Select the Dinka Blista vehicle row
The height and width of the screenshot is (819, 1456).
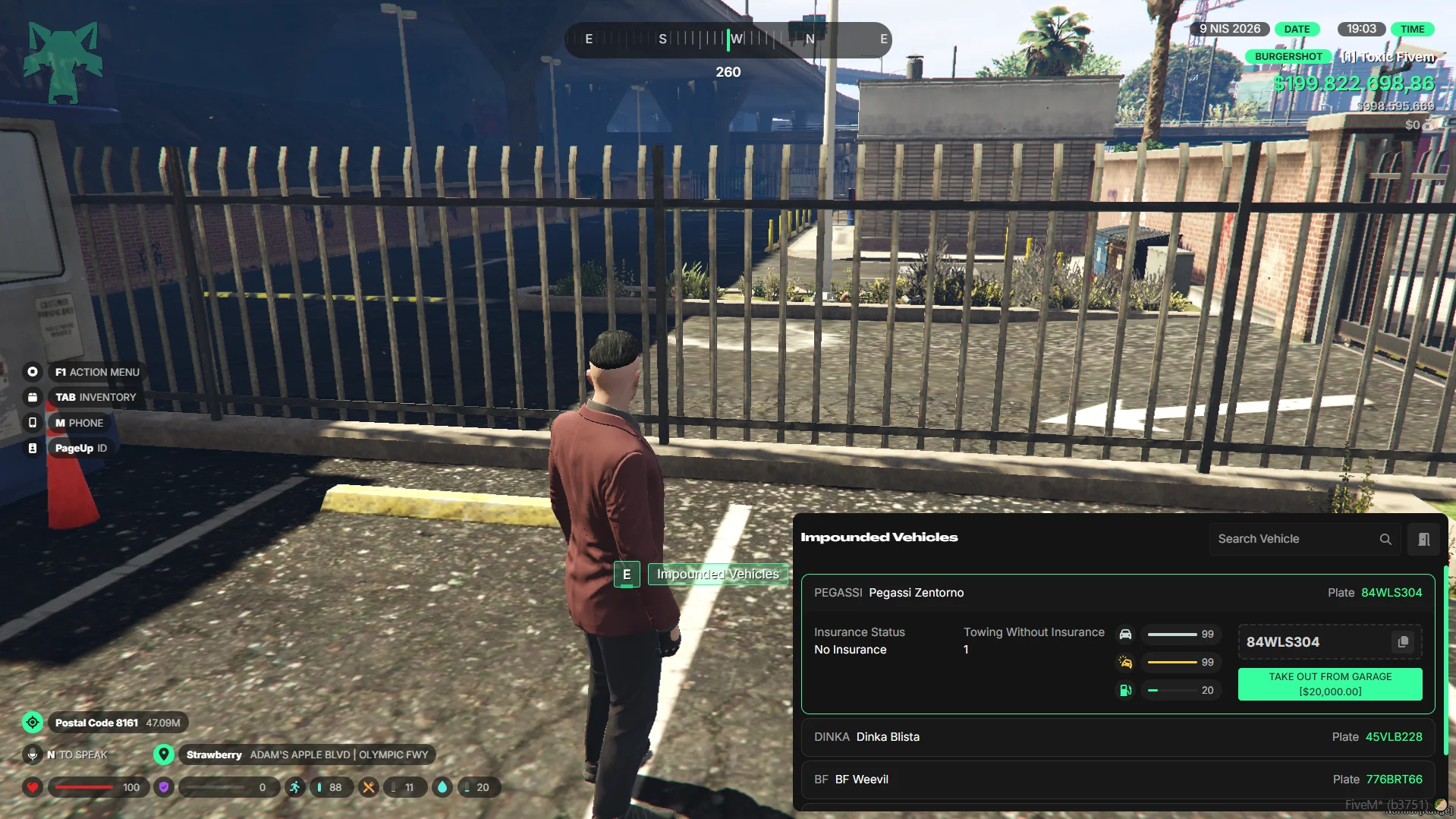(1117, 737)
